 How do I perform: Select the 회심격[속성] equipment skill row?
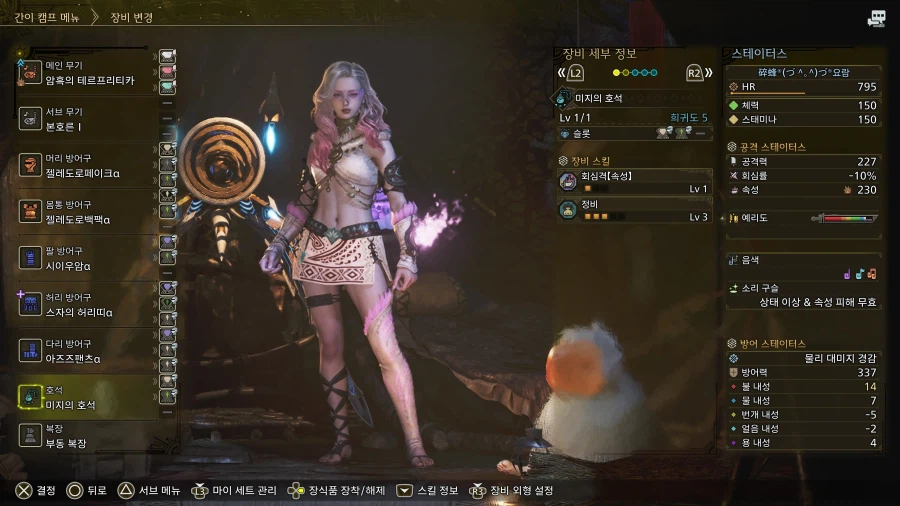(x=635, y=182)
